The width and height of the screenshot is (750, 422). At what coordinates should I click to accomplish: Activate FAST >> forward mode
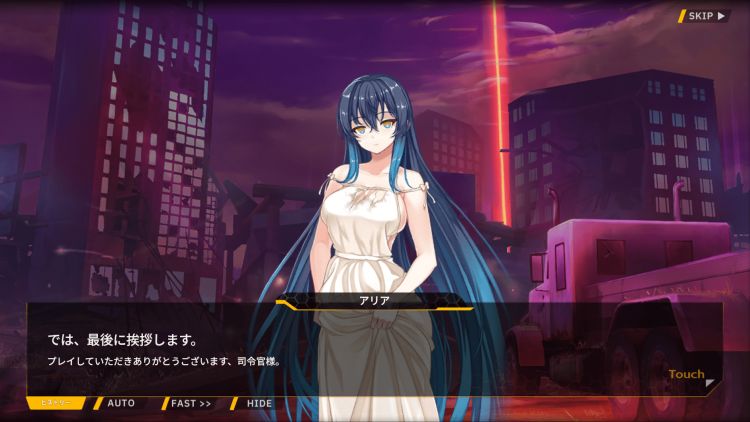pyautogui.click(x=190, y=403)
